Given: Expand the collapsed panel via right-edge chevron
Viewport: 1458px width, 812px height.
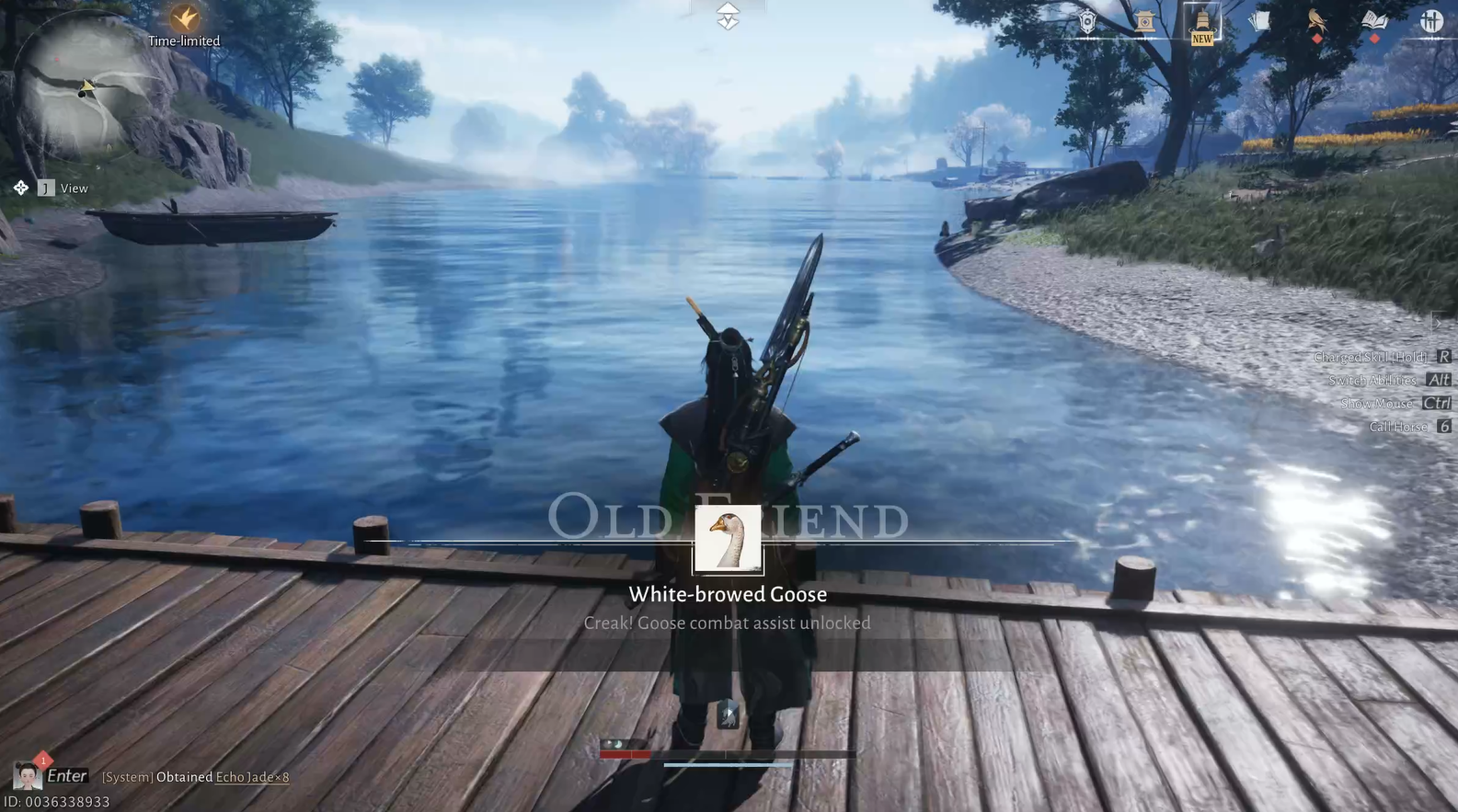Looking at the screenshot, I should pos(1439,324).
